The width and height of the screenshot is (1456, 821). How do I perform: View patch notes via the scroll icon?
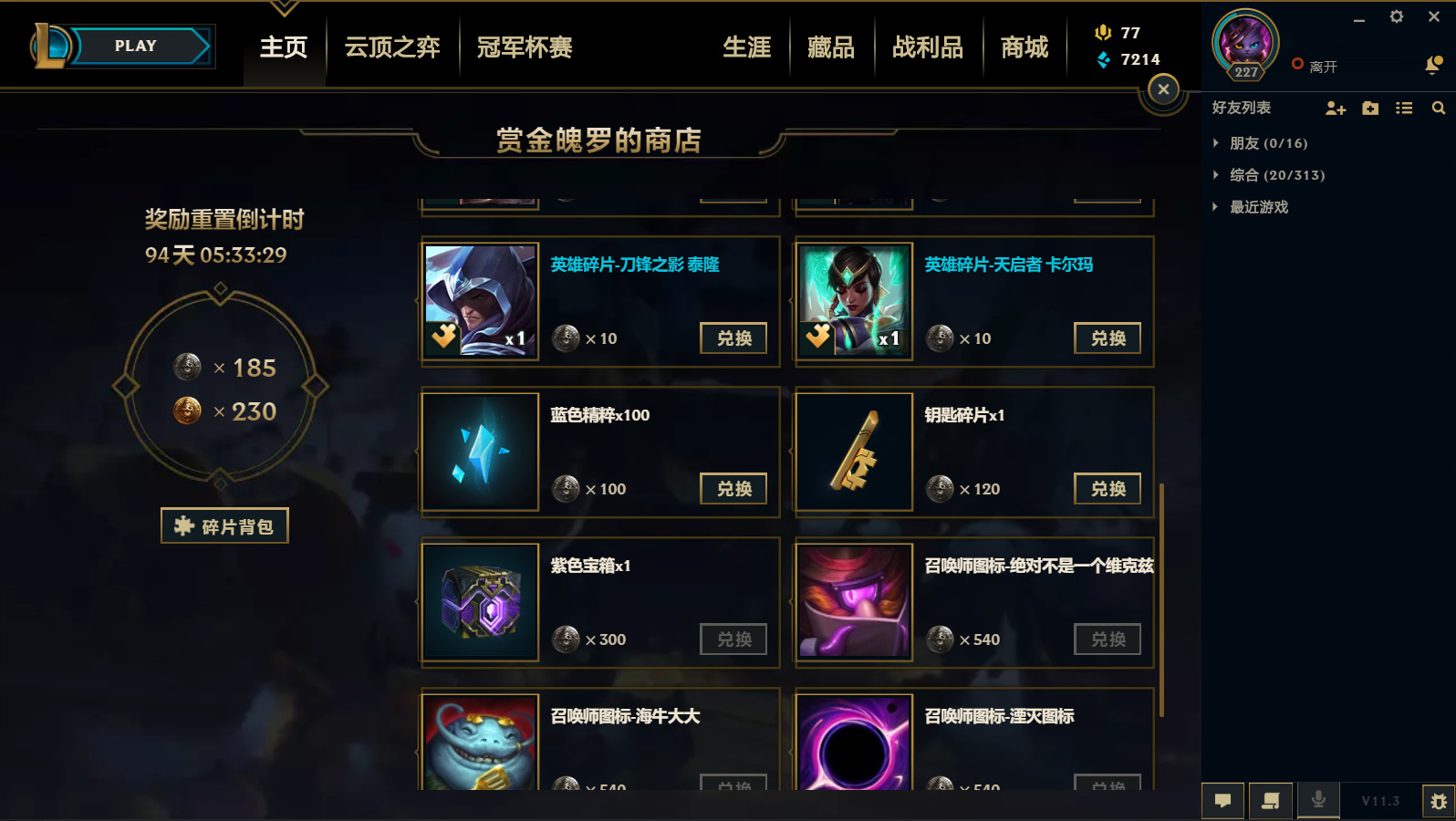(x=1270, y=800)
